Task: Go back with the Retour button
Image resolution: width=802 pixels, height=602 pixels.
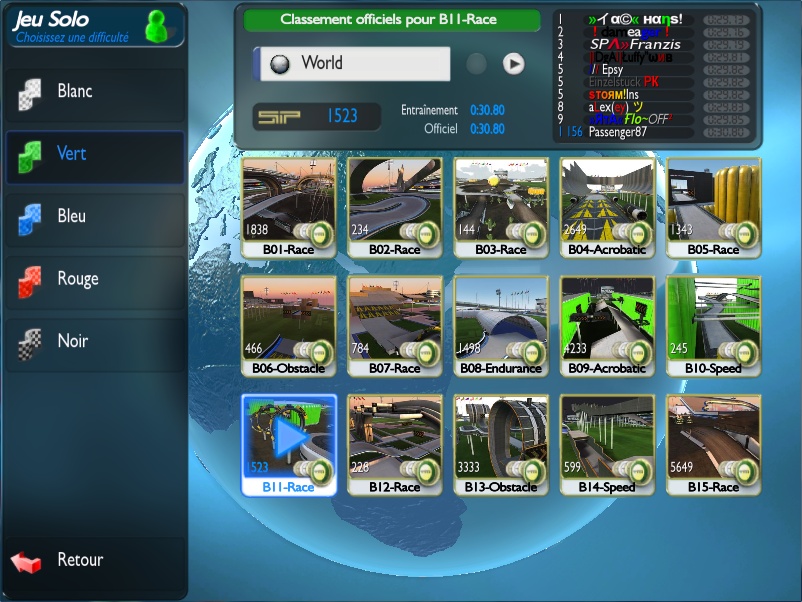Action: coord(80,560)
